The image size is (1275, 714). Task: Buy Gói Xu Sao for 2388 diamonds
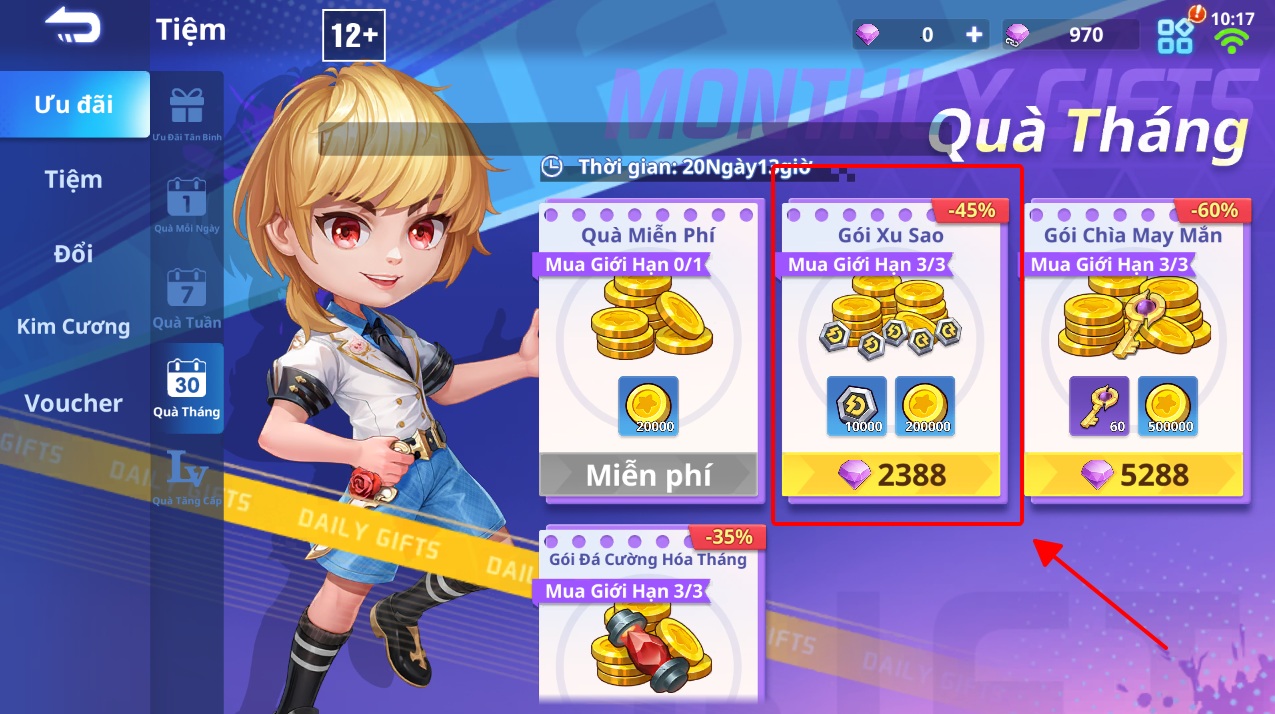point(891,475)
